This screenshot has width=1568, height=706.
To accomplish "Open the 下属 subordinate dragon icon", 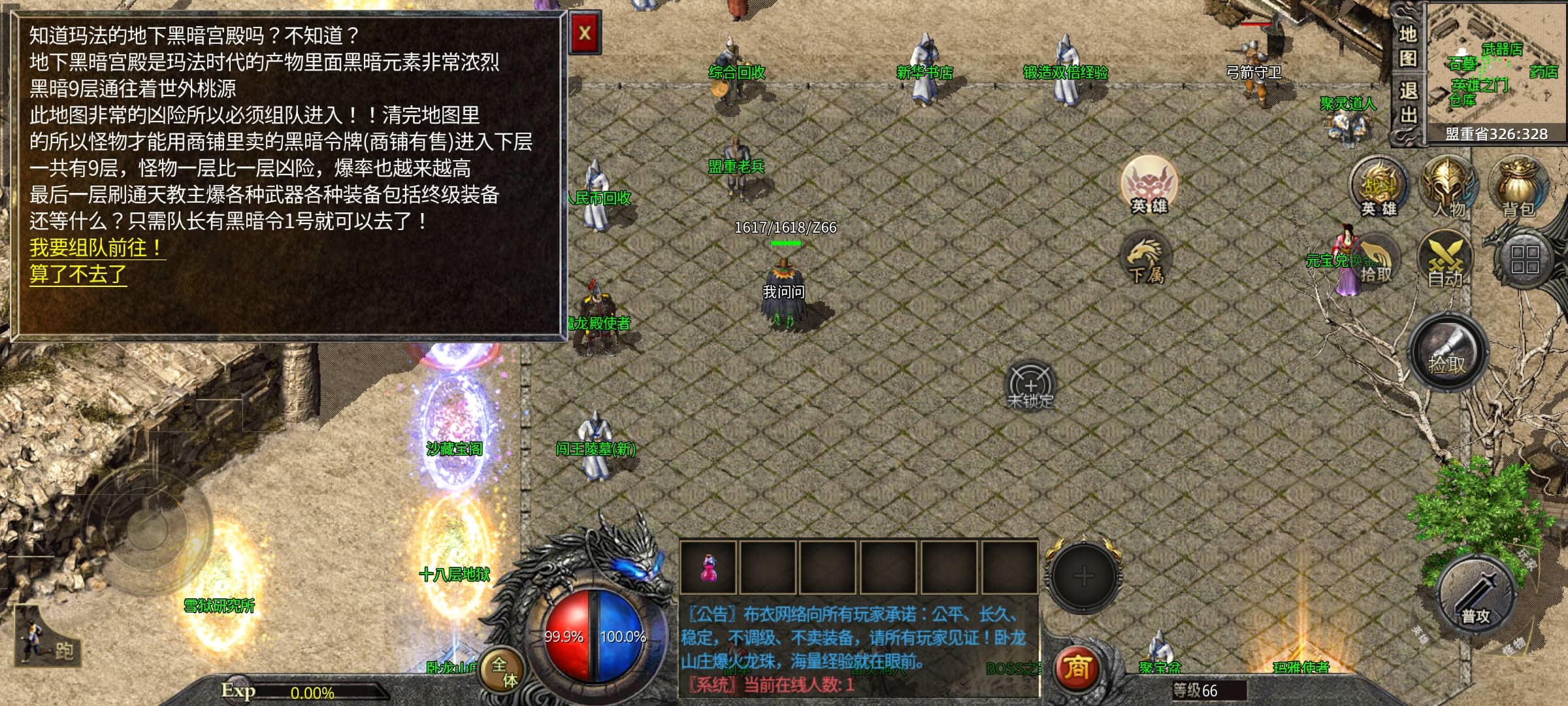I will 1146,260.
